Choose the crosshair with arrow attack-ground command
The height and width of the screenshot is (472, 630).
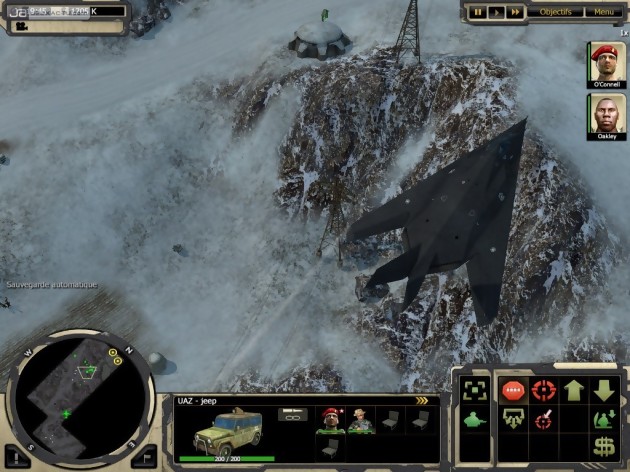543,419
